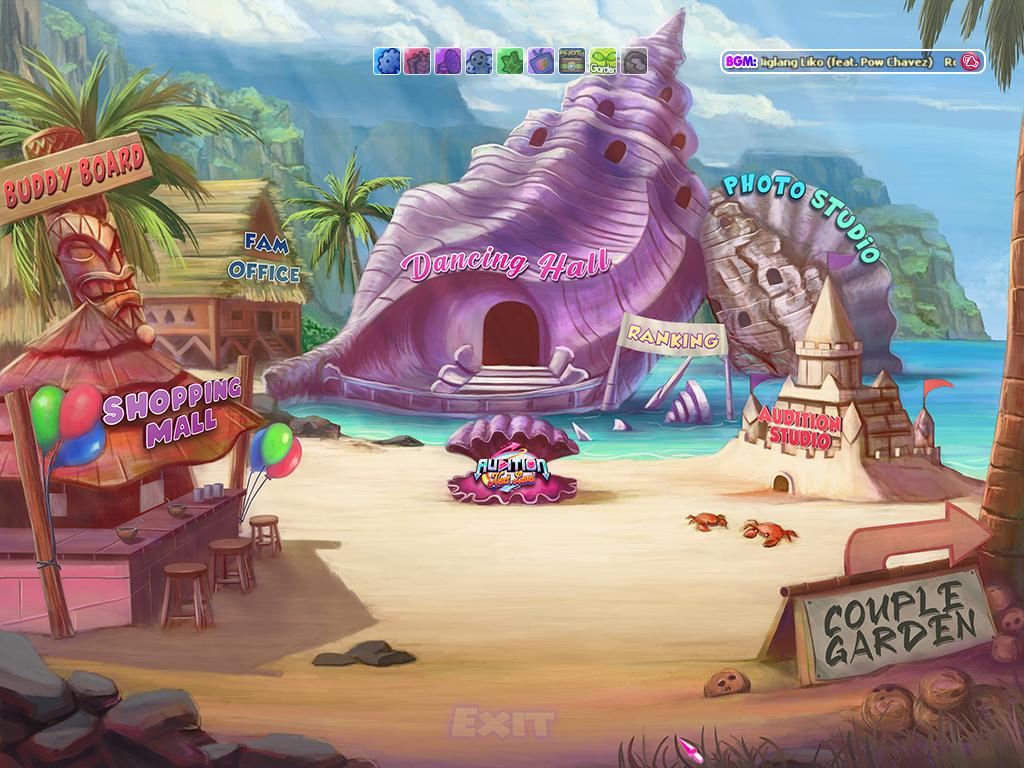
Task: Open the Audition clam shell logo
Action: coord(512,472)
